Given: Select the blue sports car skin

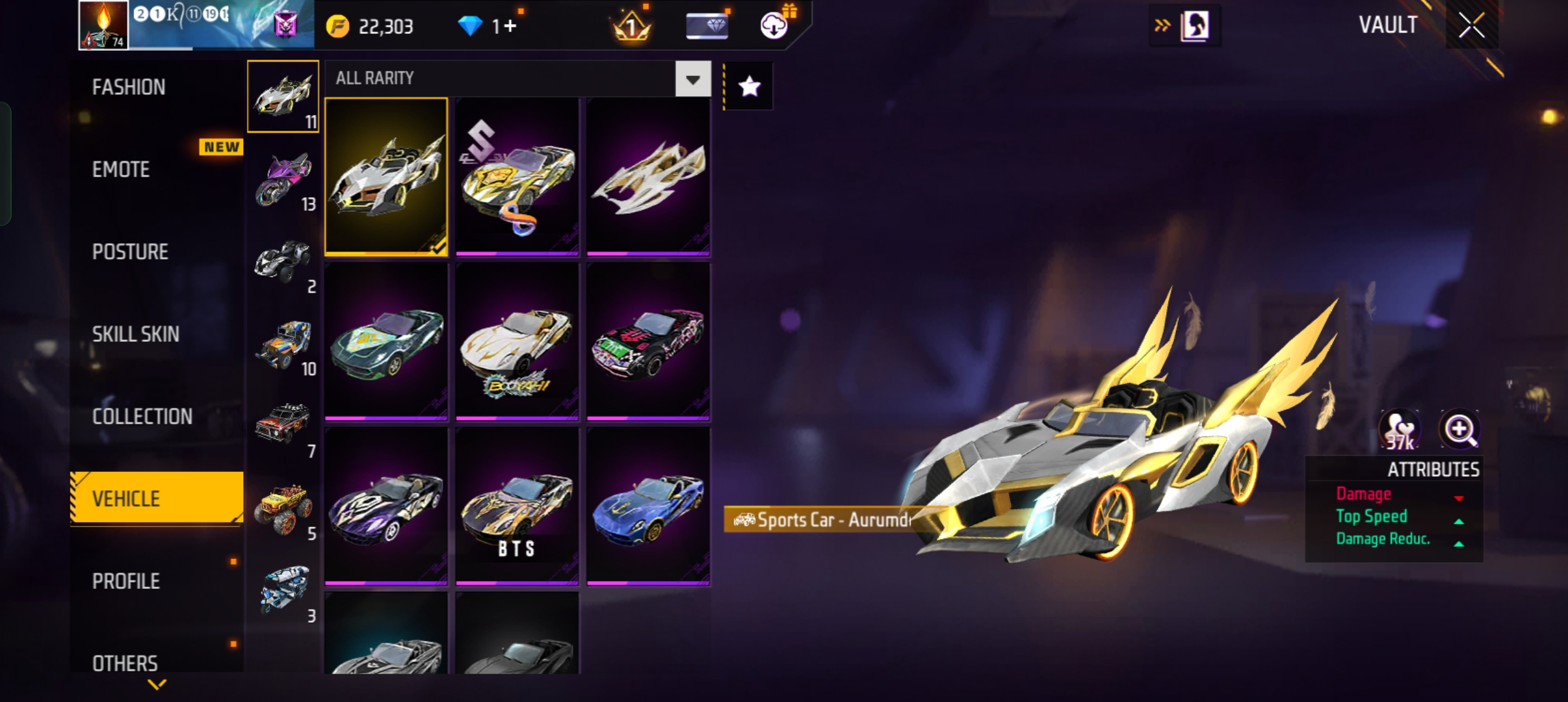Looking at the screenshot, I should [647, 507].
